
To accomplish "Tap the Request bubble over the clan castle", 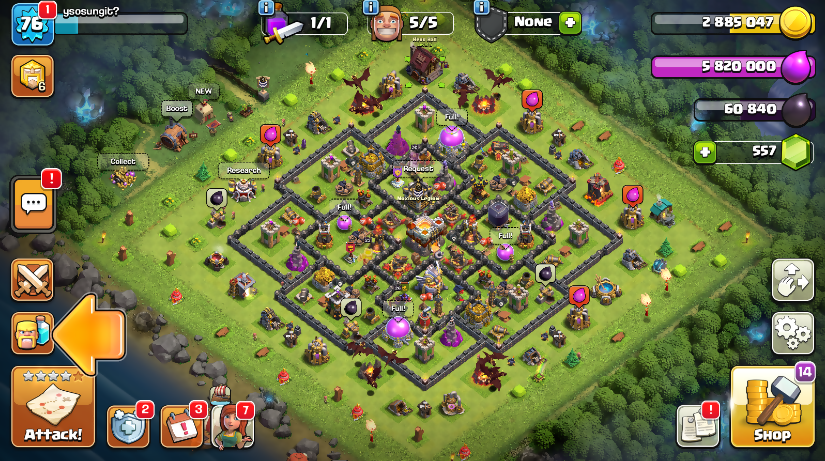I will (419, 169).
